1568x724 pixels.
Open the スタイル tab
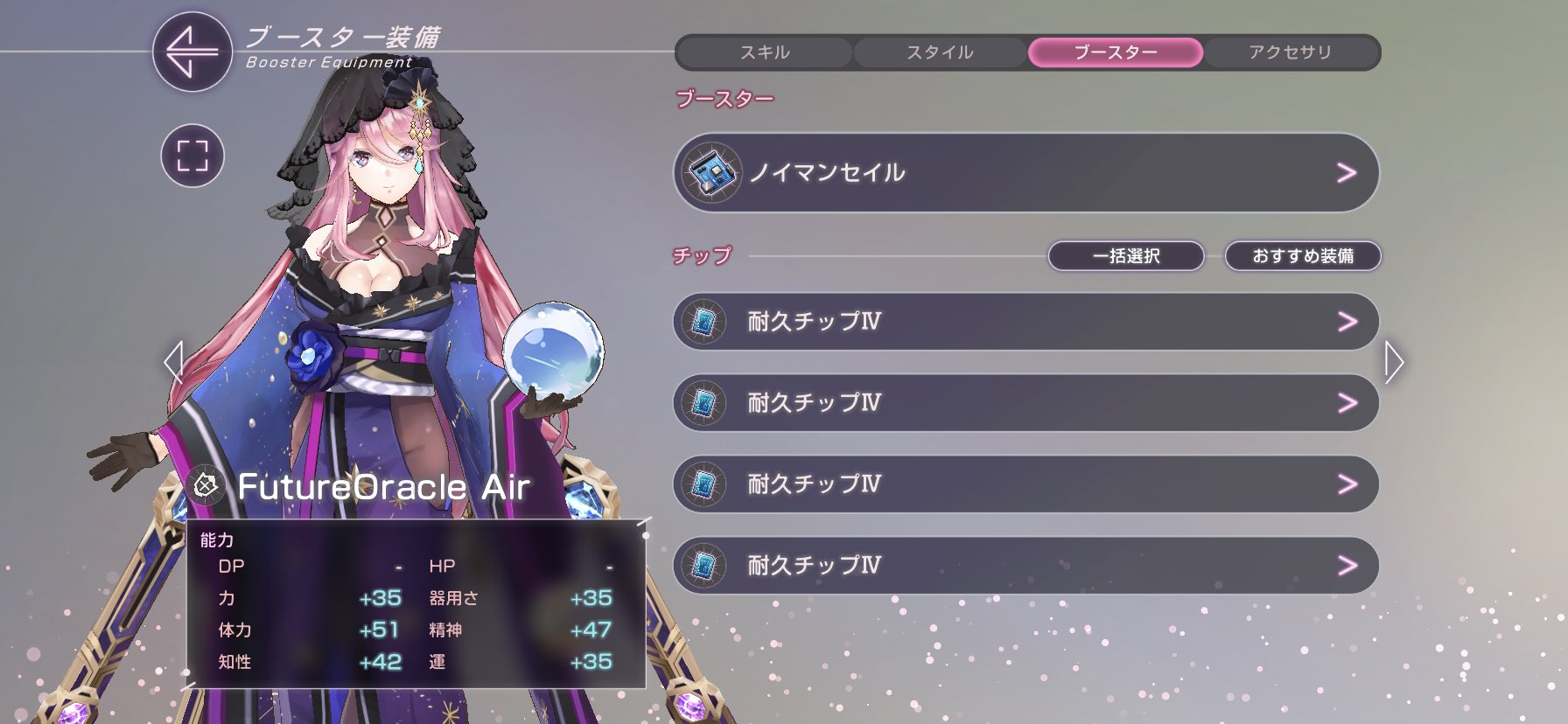coord(939,52)
